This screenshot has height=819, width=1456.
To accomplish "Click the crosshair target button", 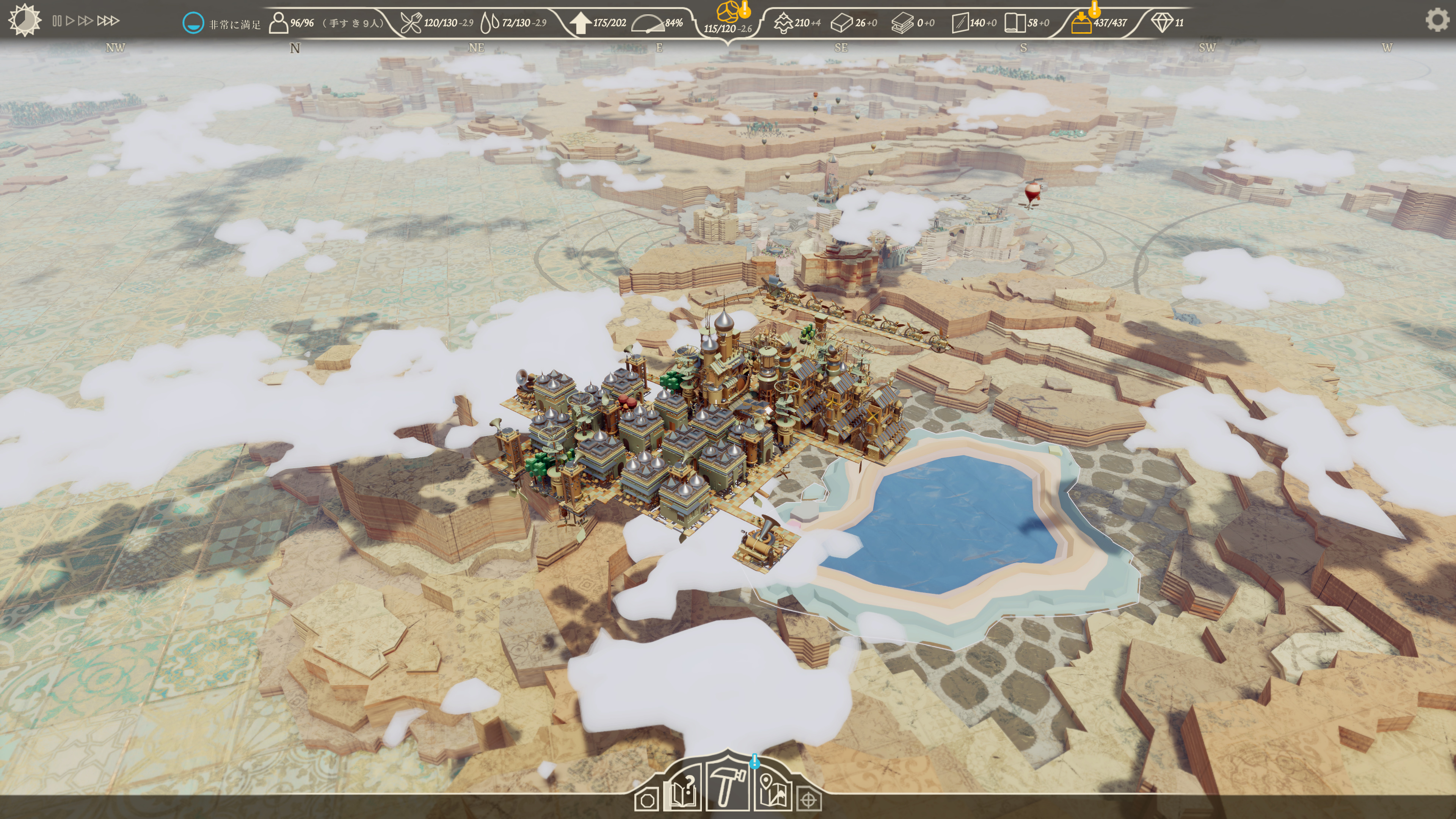I will tap(809, 800).
